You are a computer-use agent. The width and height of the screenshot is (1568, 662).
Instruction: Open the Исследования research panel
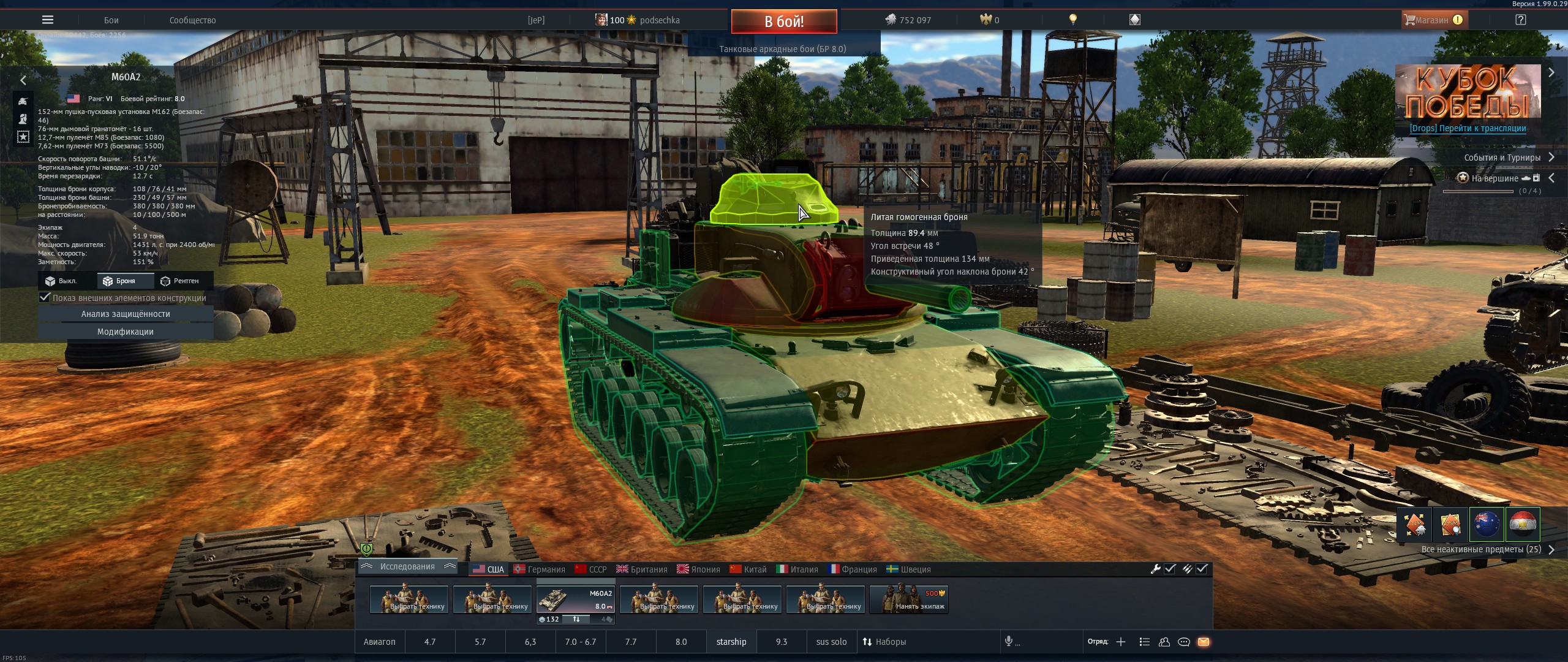(407, 567)
